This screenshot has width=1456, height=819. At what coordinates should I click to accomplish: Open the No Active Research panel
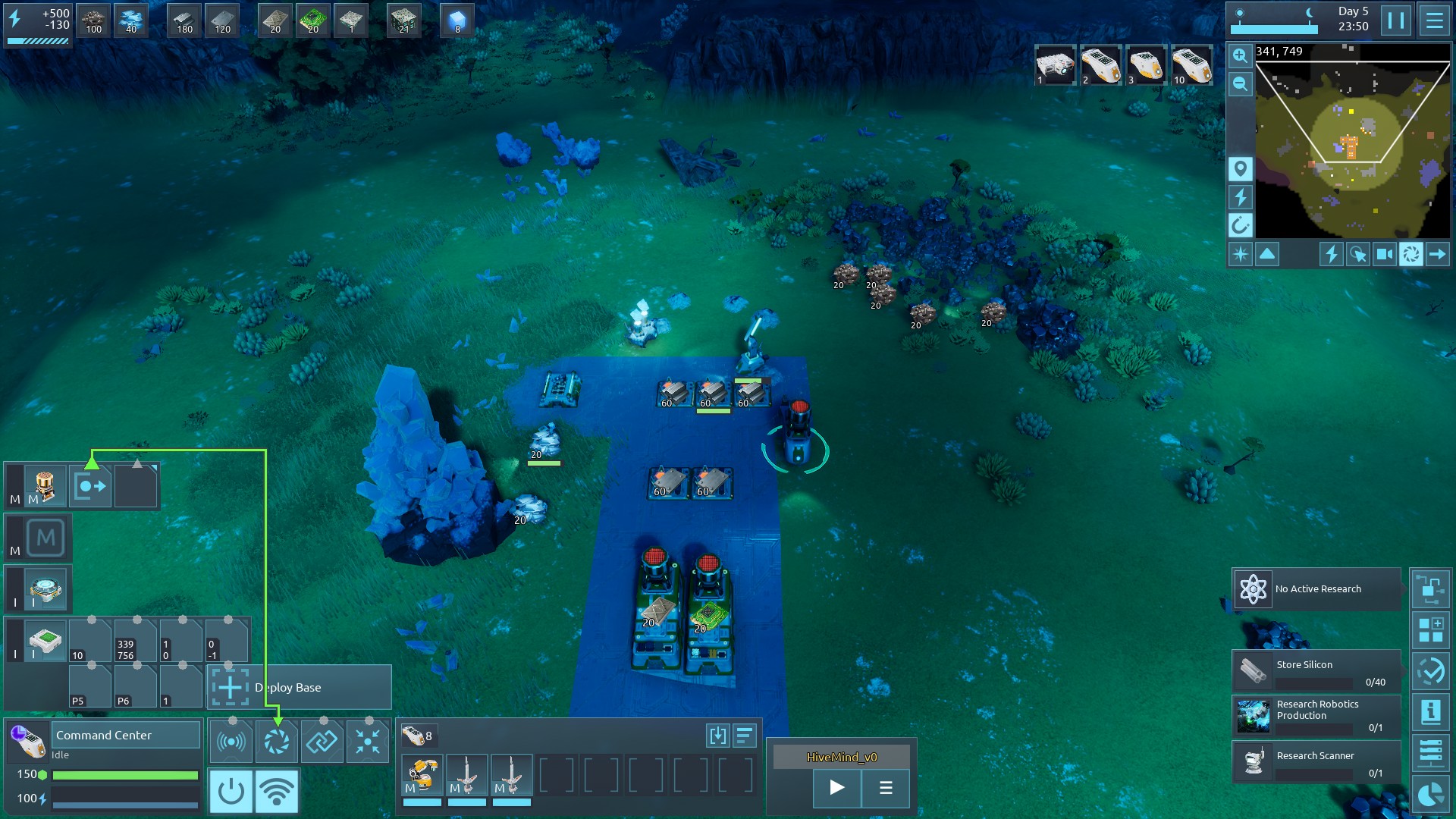click(1316, 589)
